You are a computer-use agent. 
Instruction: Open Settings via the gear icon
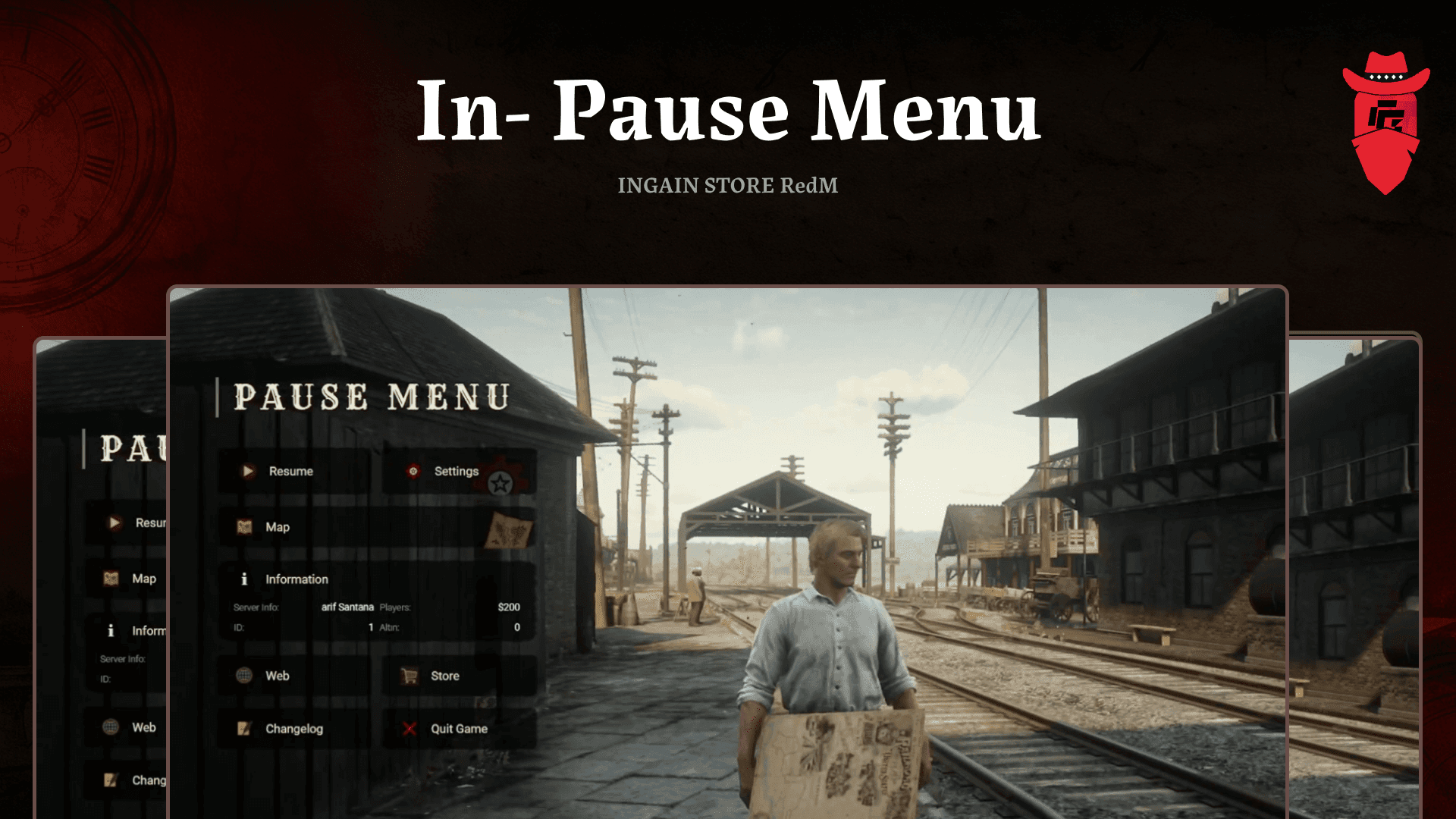pos(411,470)
